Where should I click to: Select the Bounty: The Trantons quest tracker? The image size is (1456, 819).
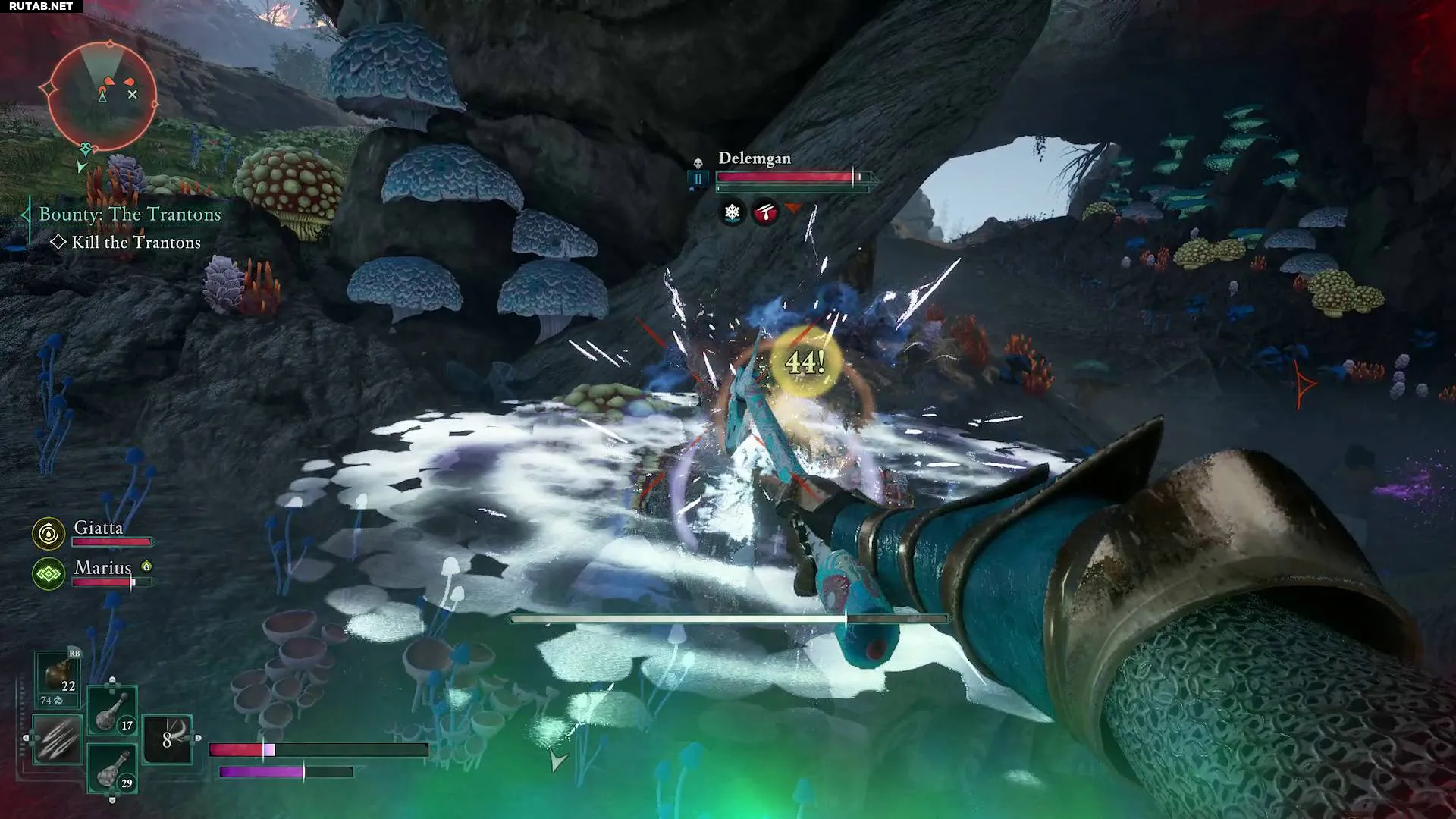(130, 215)
